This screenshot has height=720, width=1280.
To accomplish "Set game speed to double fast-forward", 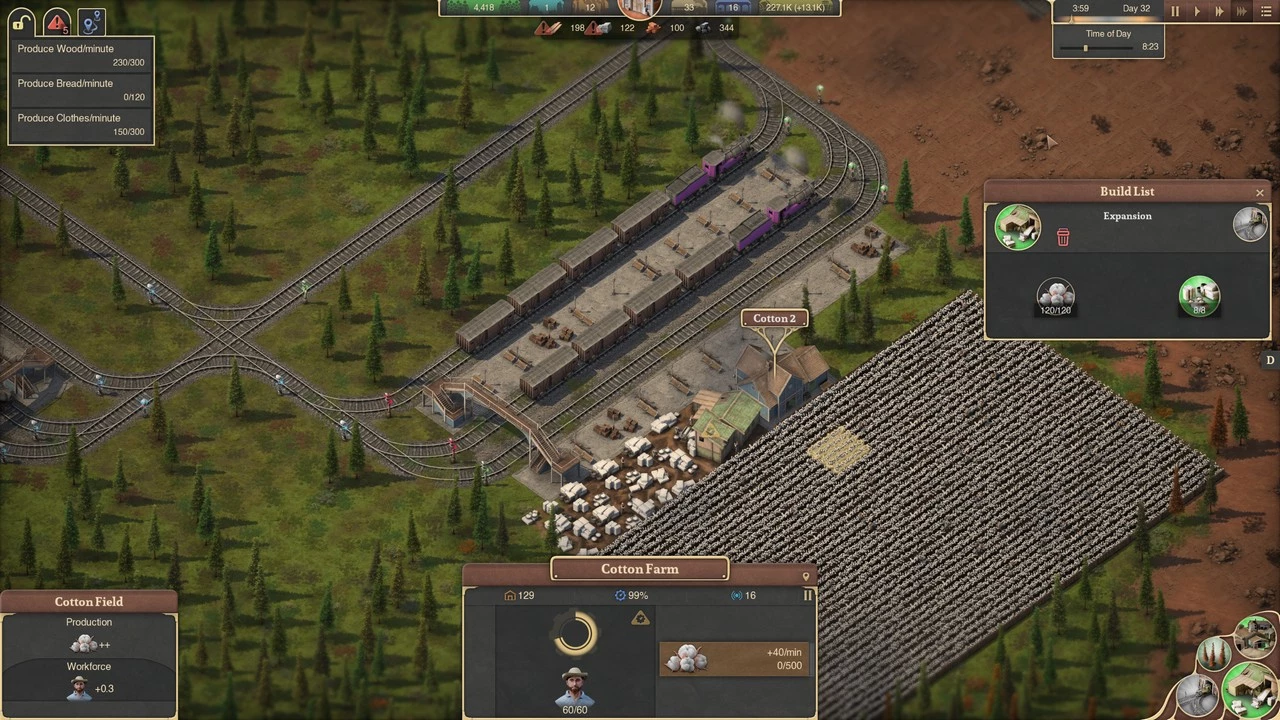I will point(1219,12).
